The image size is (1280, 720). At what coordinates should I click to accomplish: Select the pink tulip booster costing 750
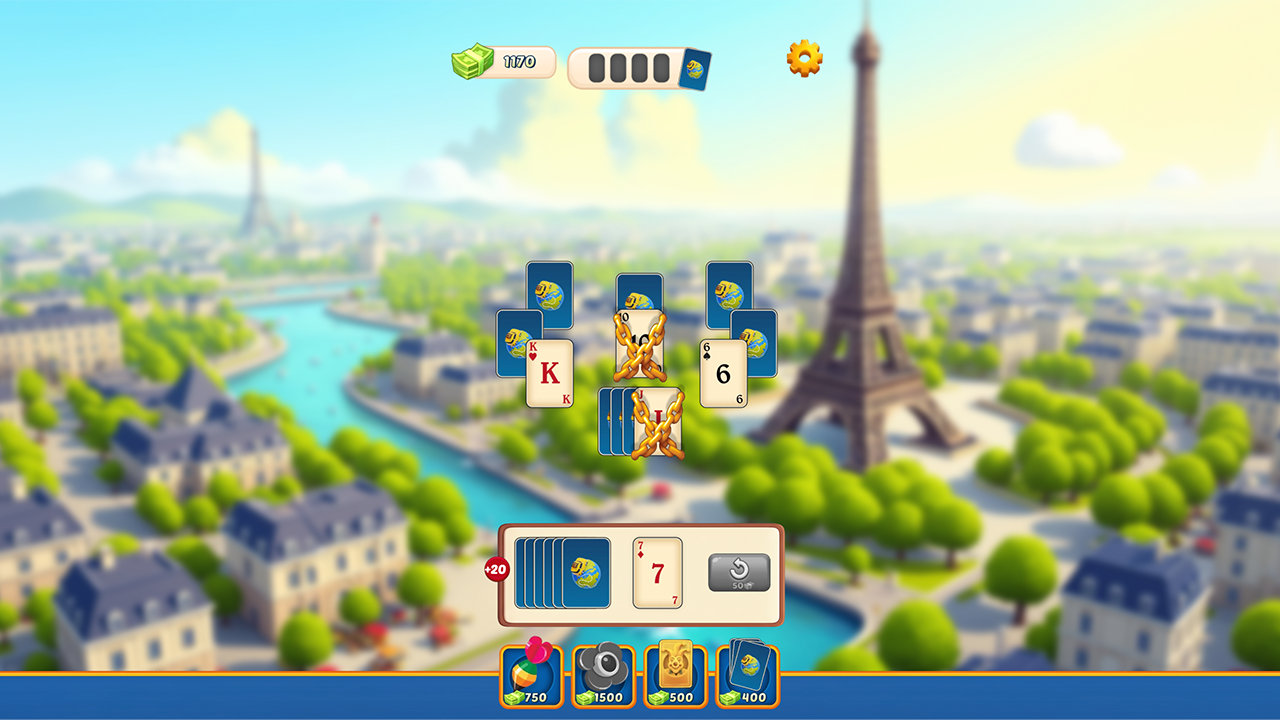[x=531, y=676]
